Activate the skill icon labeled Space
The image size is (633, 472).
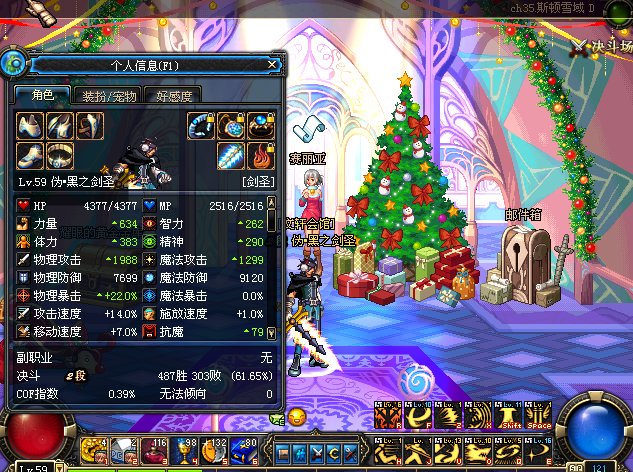[x=540, y=415]
